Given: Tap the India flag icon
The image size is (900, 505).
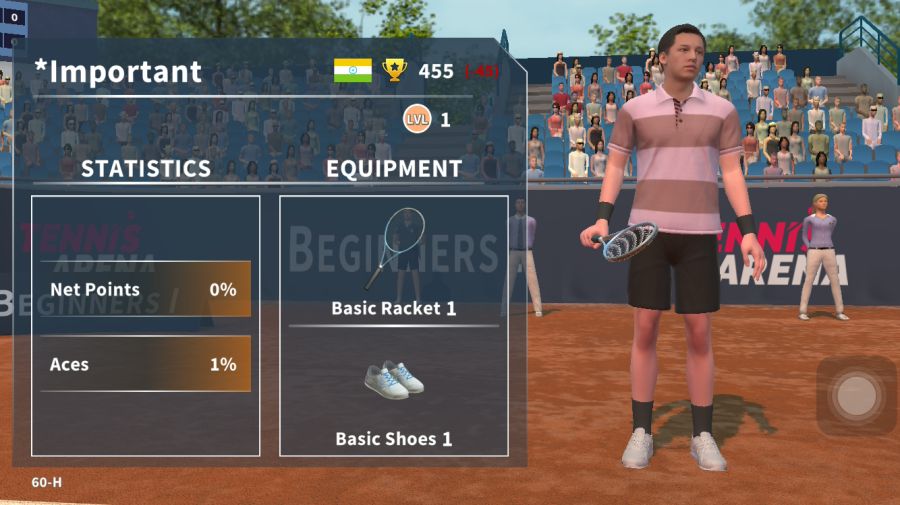Looking at the screenshot, I should click(352, 71).
